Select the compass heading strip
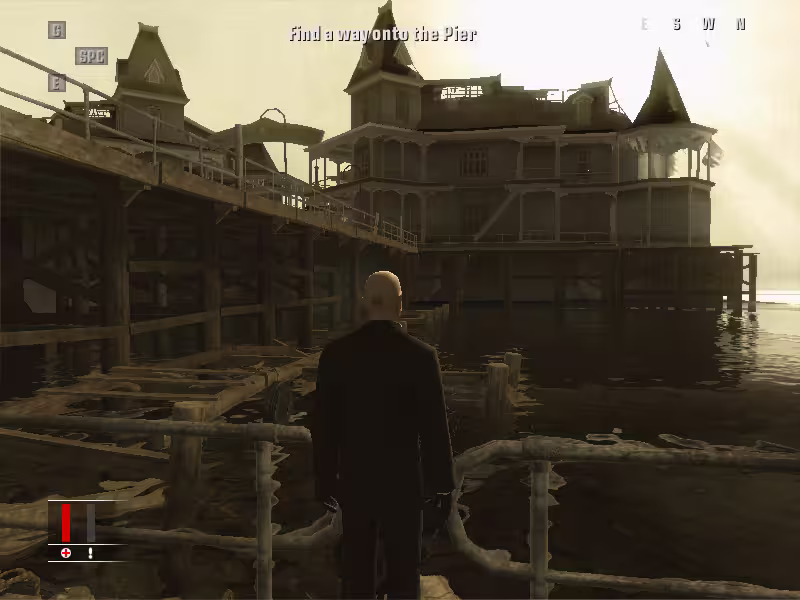 point(692,25)
